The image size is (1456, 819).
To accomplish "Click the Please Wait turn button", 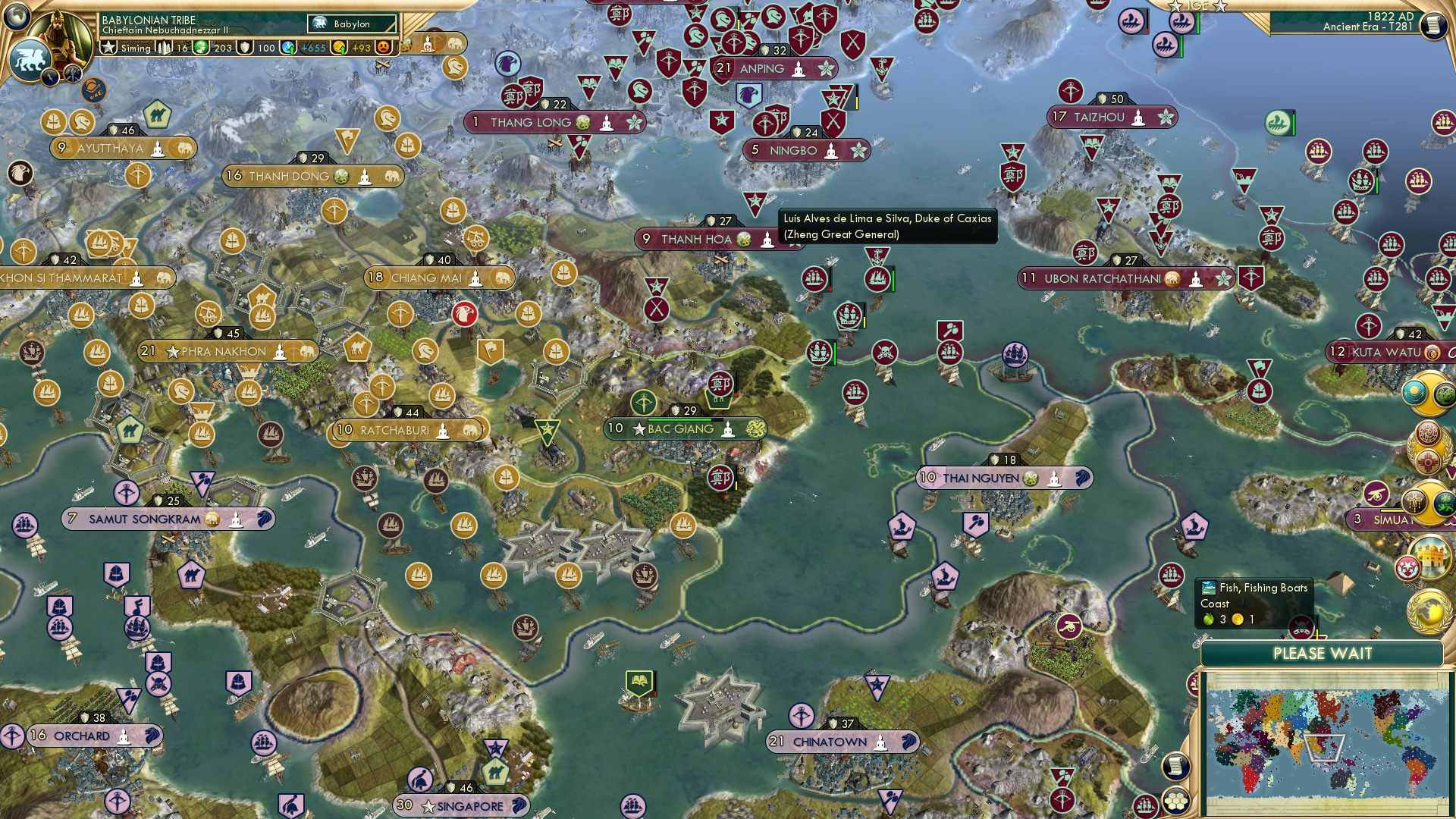I will coord(1322,654).
